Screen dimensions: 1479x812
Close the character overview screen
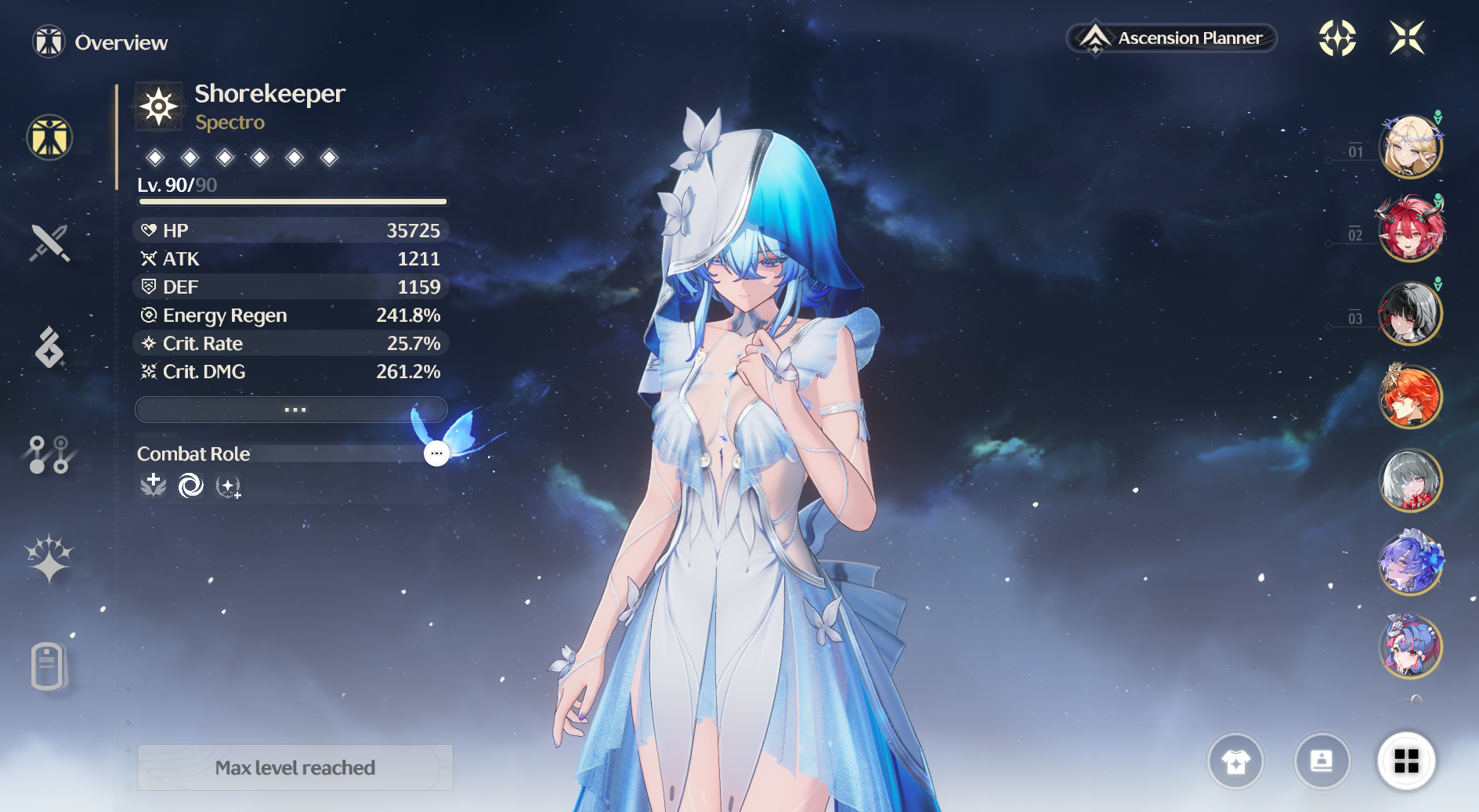pyautogui.click(x=1407, y=38)
